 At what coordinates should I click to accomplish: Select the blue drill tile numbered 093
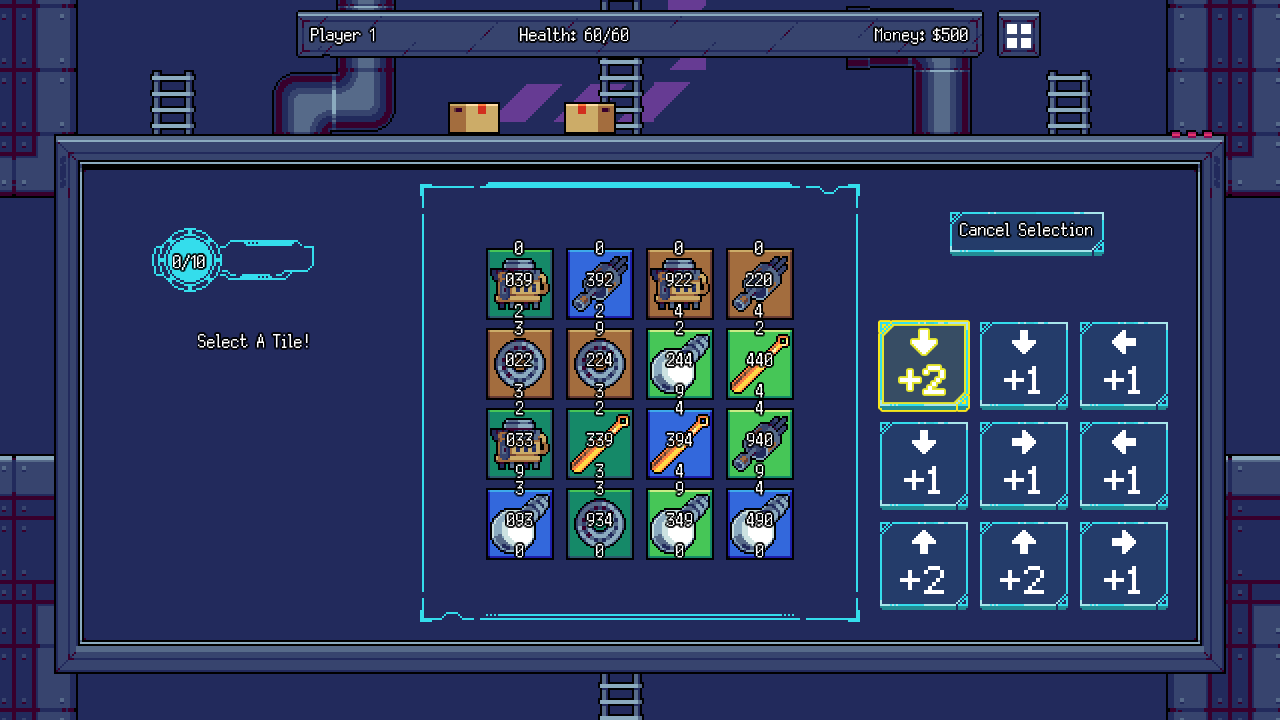pyautogui.click(x=520, y=523)
